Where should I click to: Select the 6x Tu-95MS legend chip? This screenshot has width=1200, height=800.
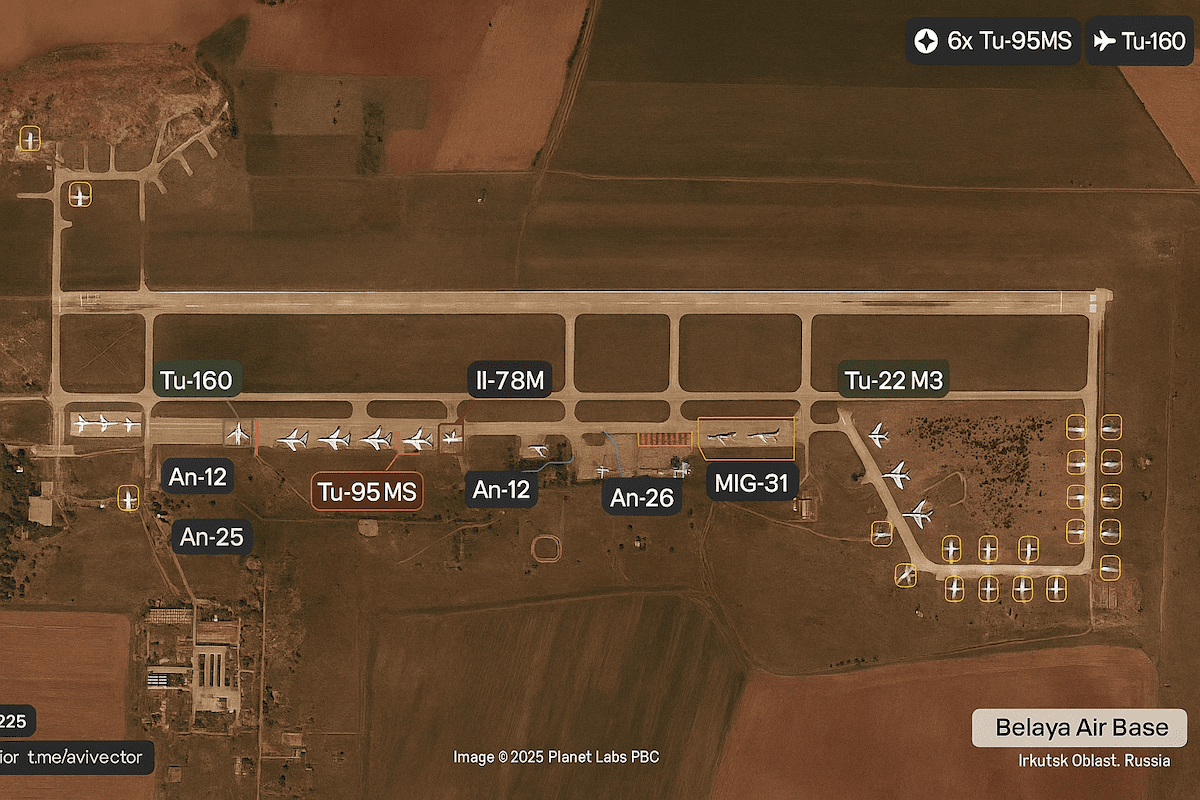click(992, 42)
